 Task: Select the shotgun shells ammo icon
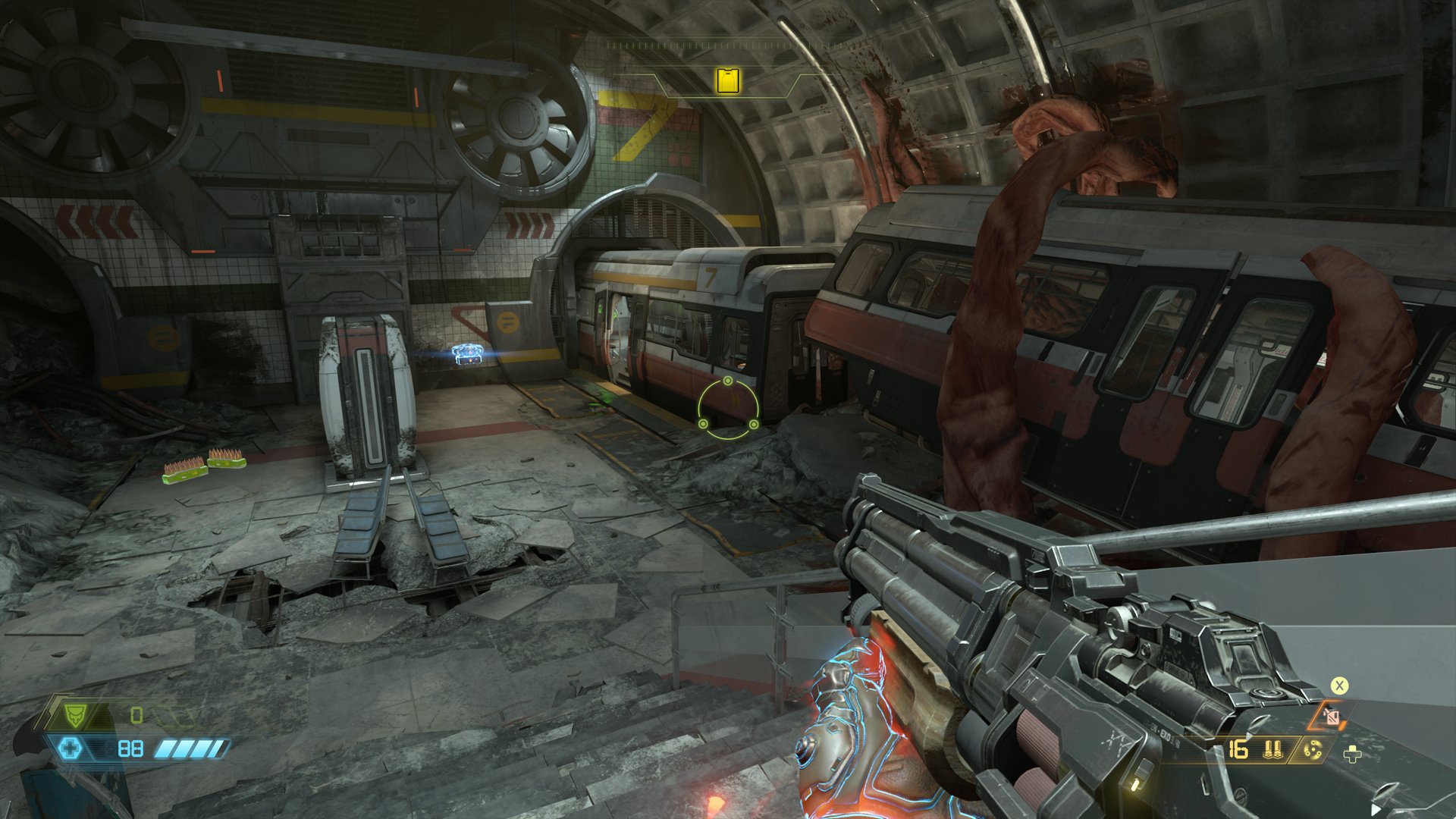coord(1273,750)
